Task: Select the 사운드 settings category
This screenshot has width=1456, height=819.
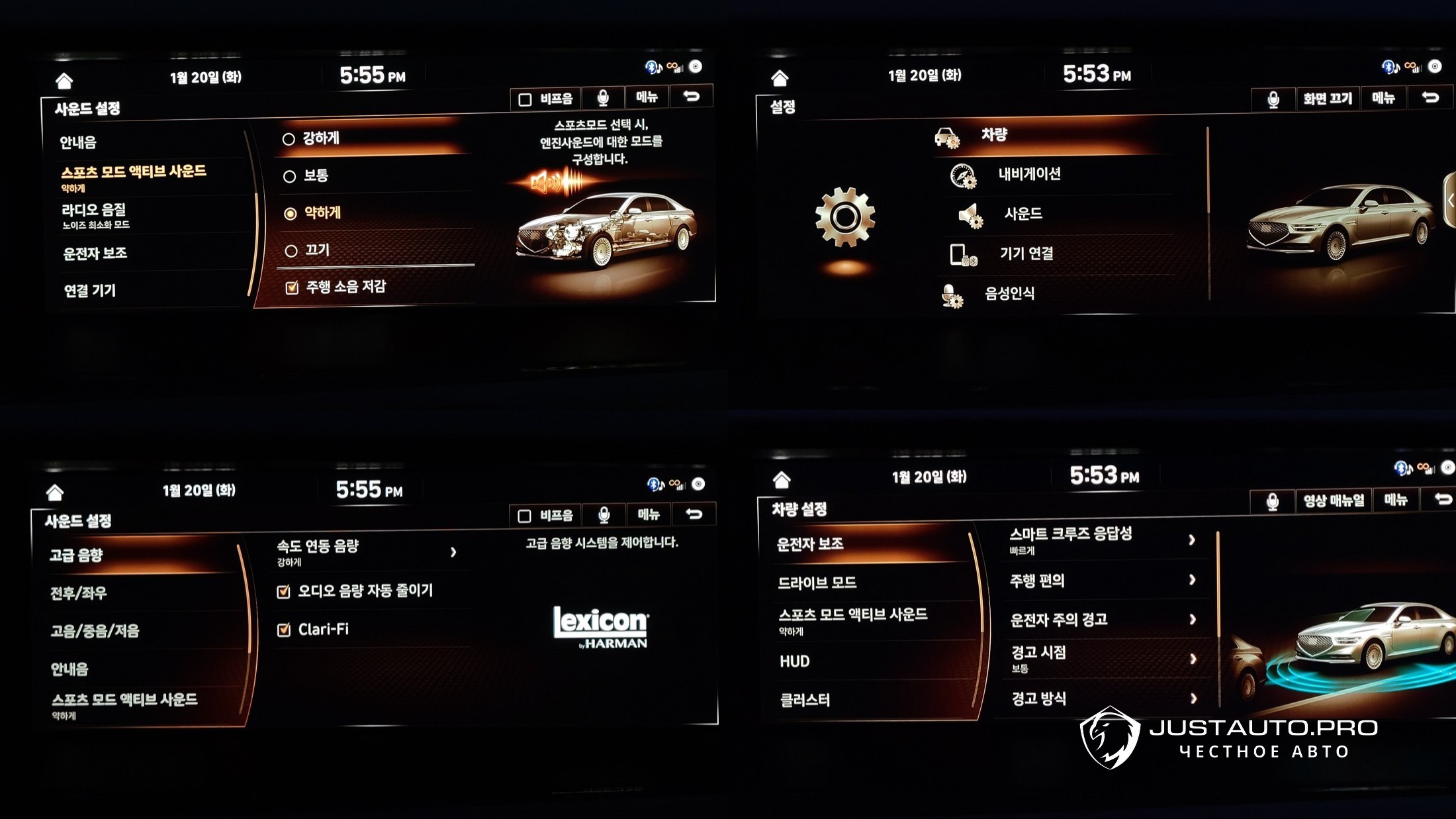Action: 1023,214
